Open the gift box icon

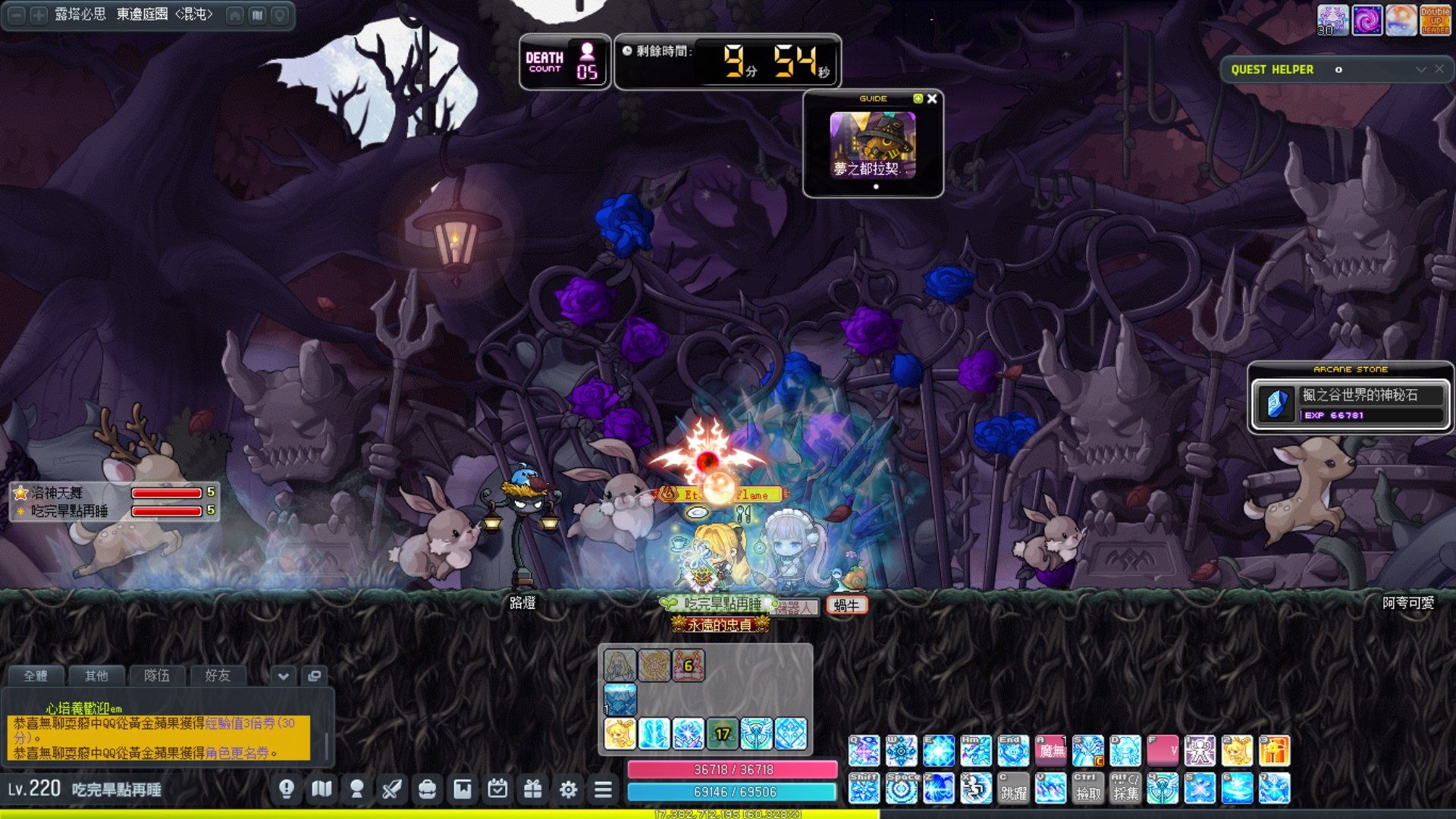(533, 789)
